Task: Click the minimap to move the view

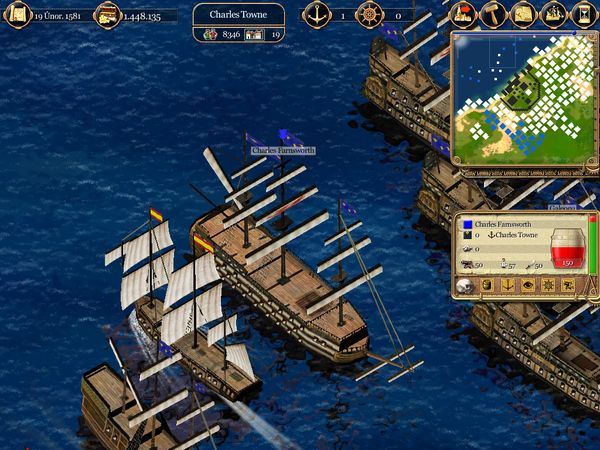Action: [x=518, y=98]
